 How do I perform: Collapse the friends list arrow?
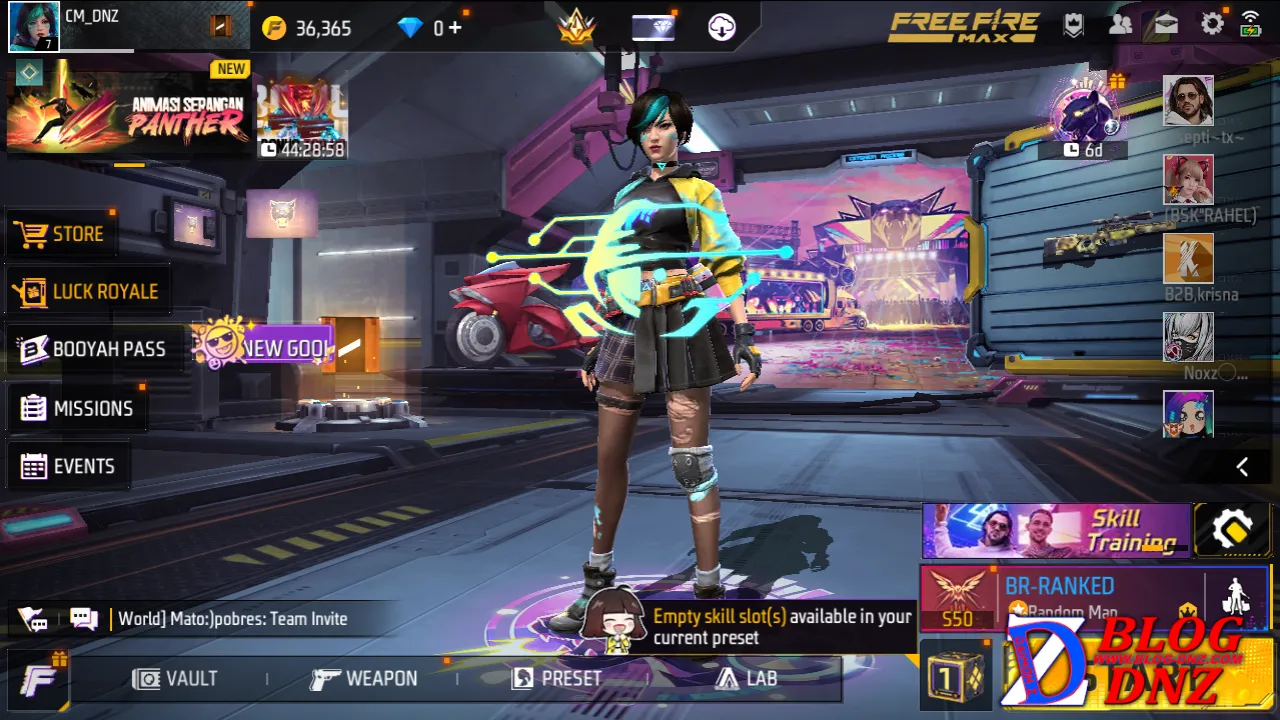[x=1242, y=467]
